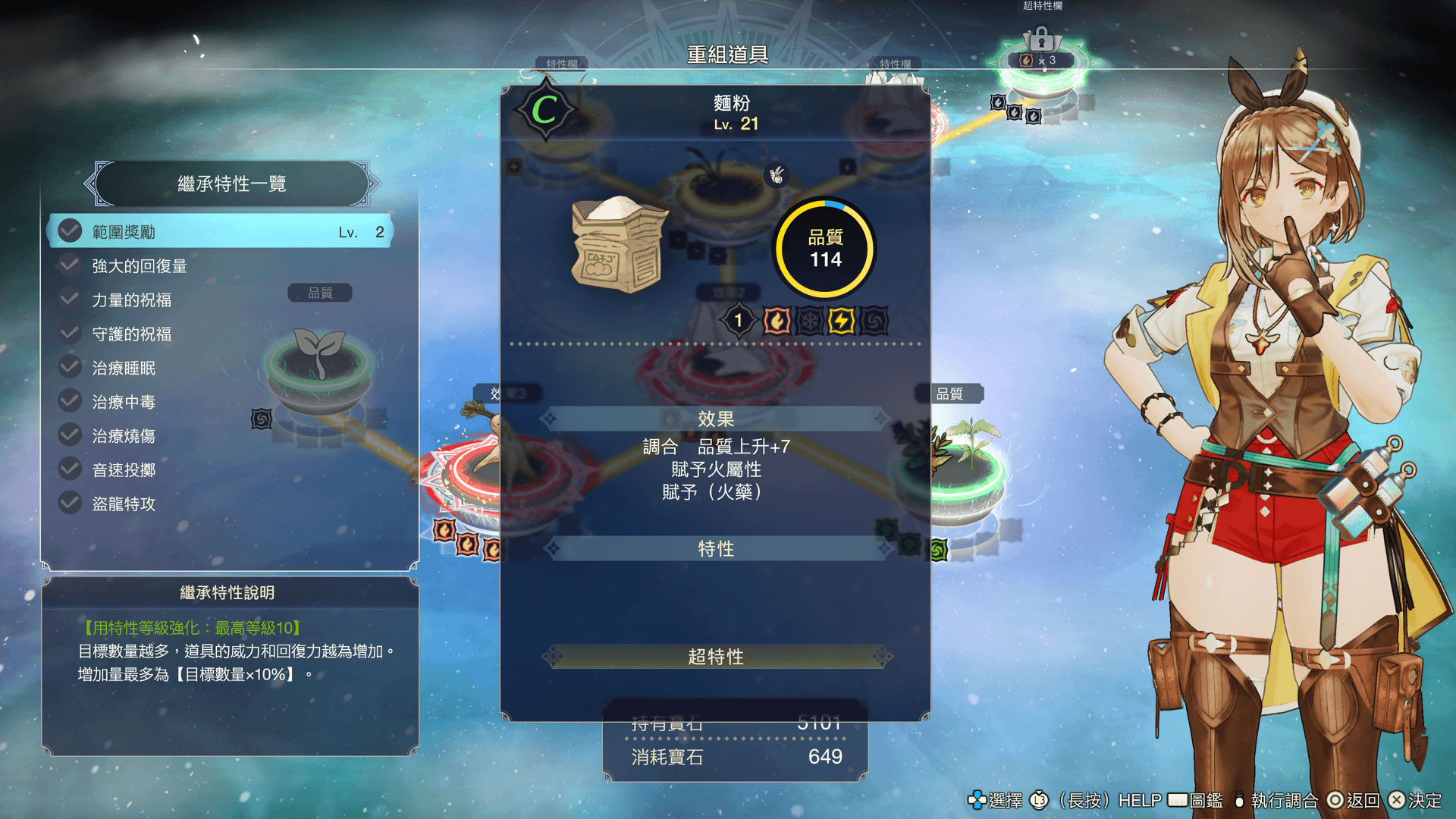The image size is (1456, 819).
Task: Click the 特性 section header
Action: tap(716, 548)
